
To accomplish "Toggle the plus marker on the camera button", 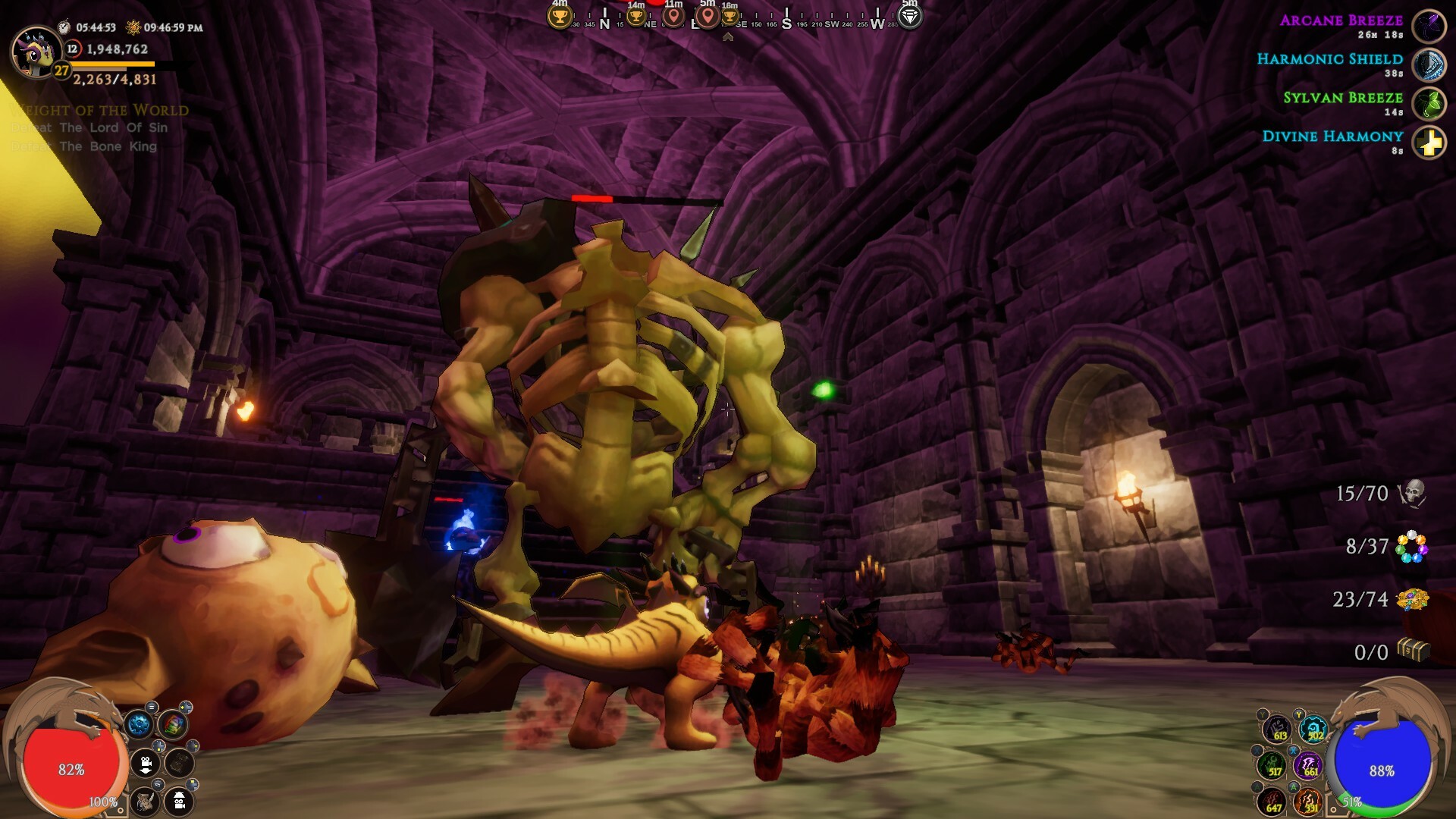I will point(158,745).
